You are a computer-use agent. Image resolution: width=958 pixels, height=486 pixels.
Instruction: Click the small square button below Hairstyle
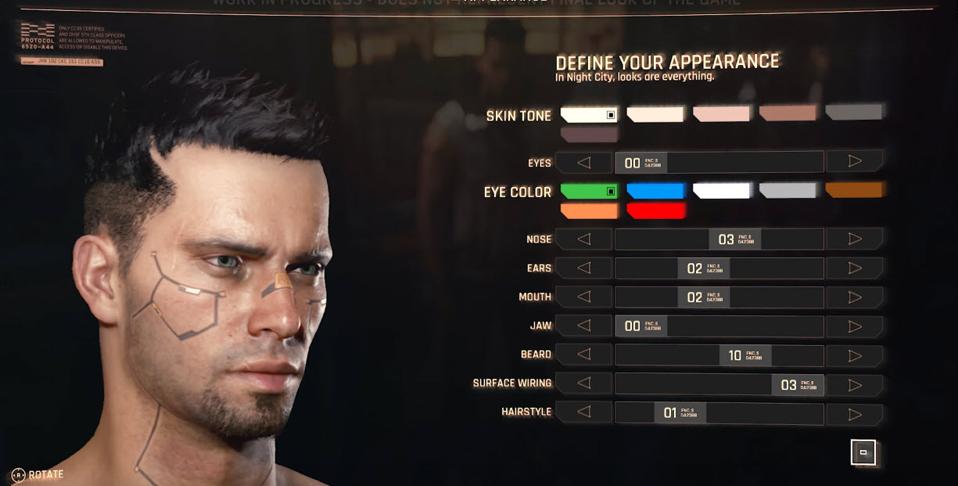(864, 453)
